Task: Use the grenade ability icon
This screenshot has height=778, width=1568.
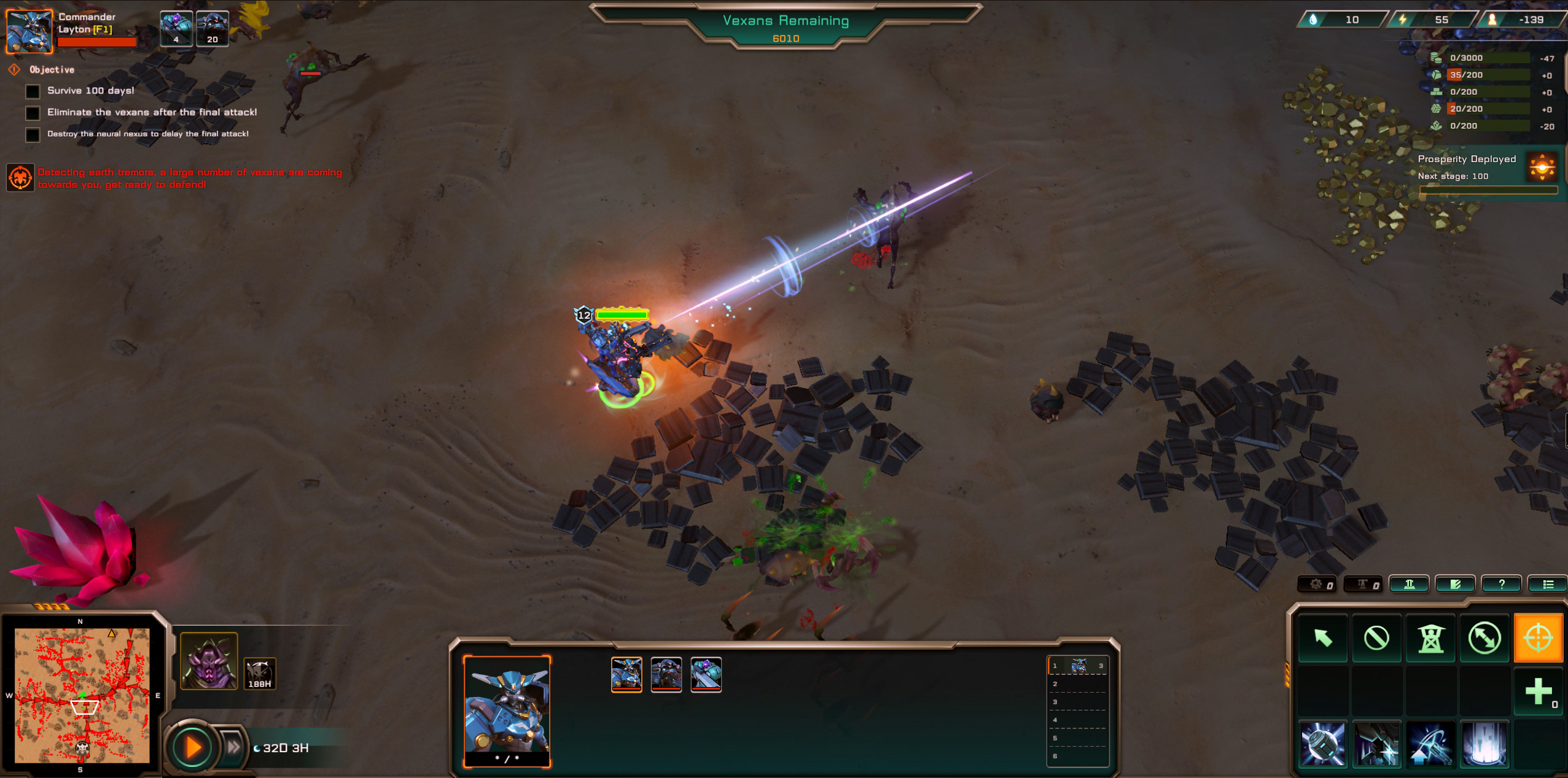Action: click(1324, 744)
